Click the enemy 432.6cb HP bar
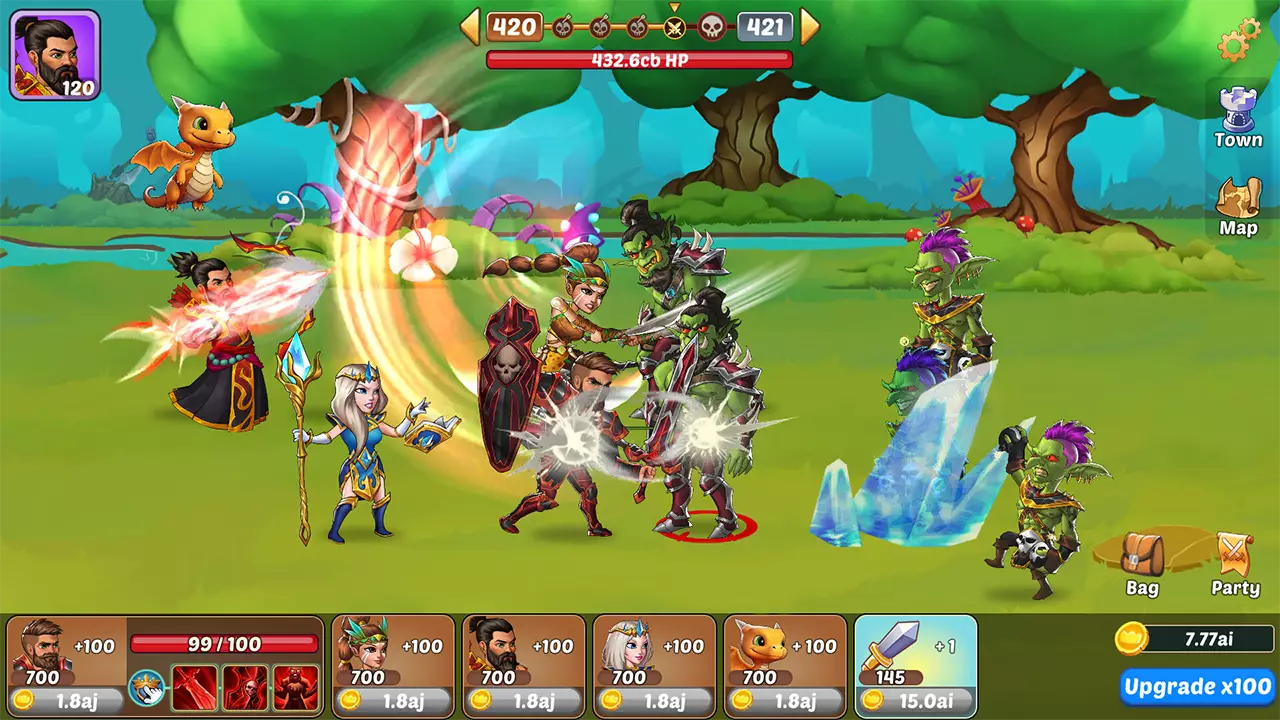1280x720 pixels. point(640,58)
